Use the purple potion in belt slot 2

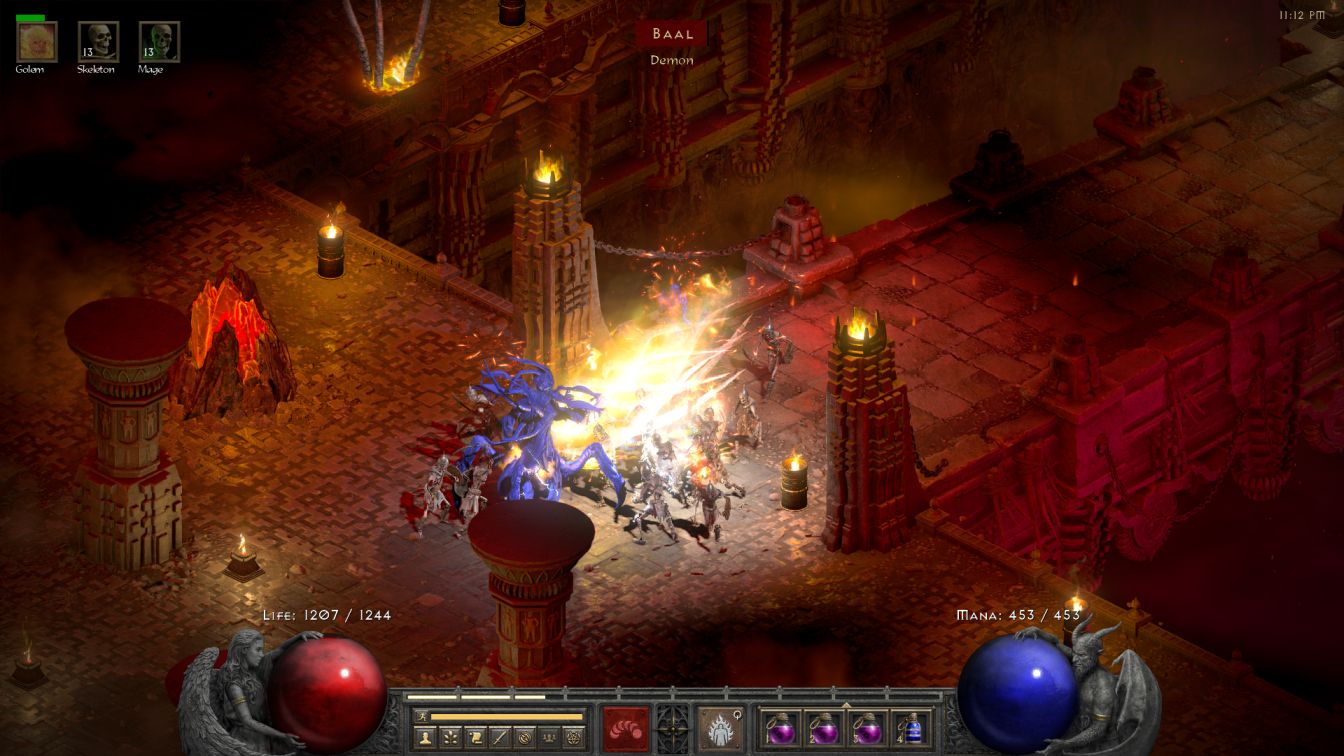tap(823, 728)
